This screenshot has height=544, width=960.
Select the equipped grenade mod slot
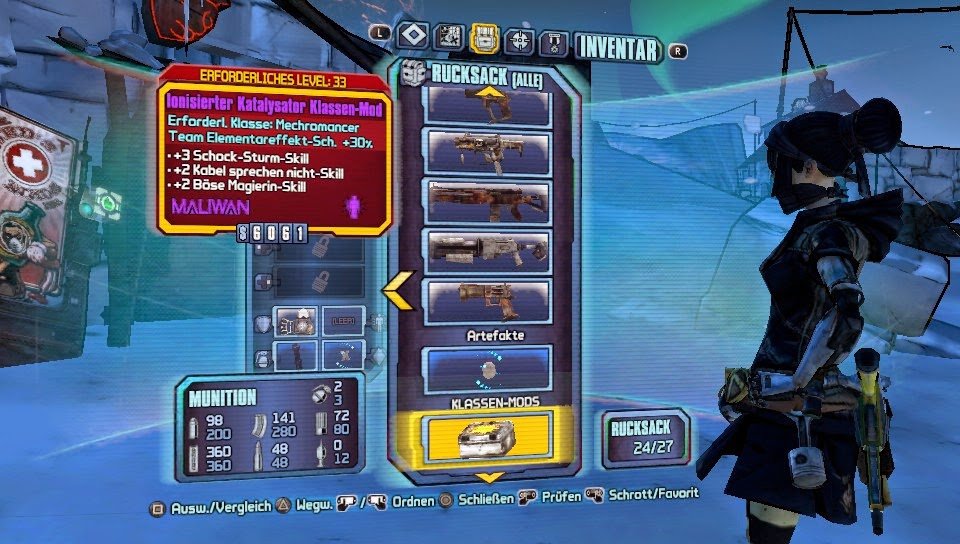coord(296,355)
